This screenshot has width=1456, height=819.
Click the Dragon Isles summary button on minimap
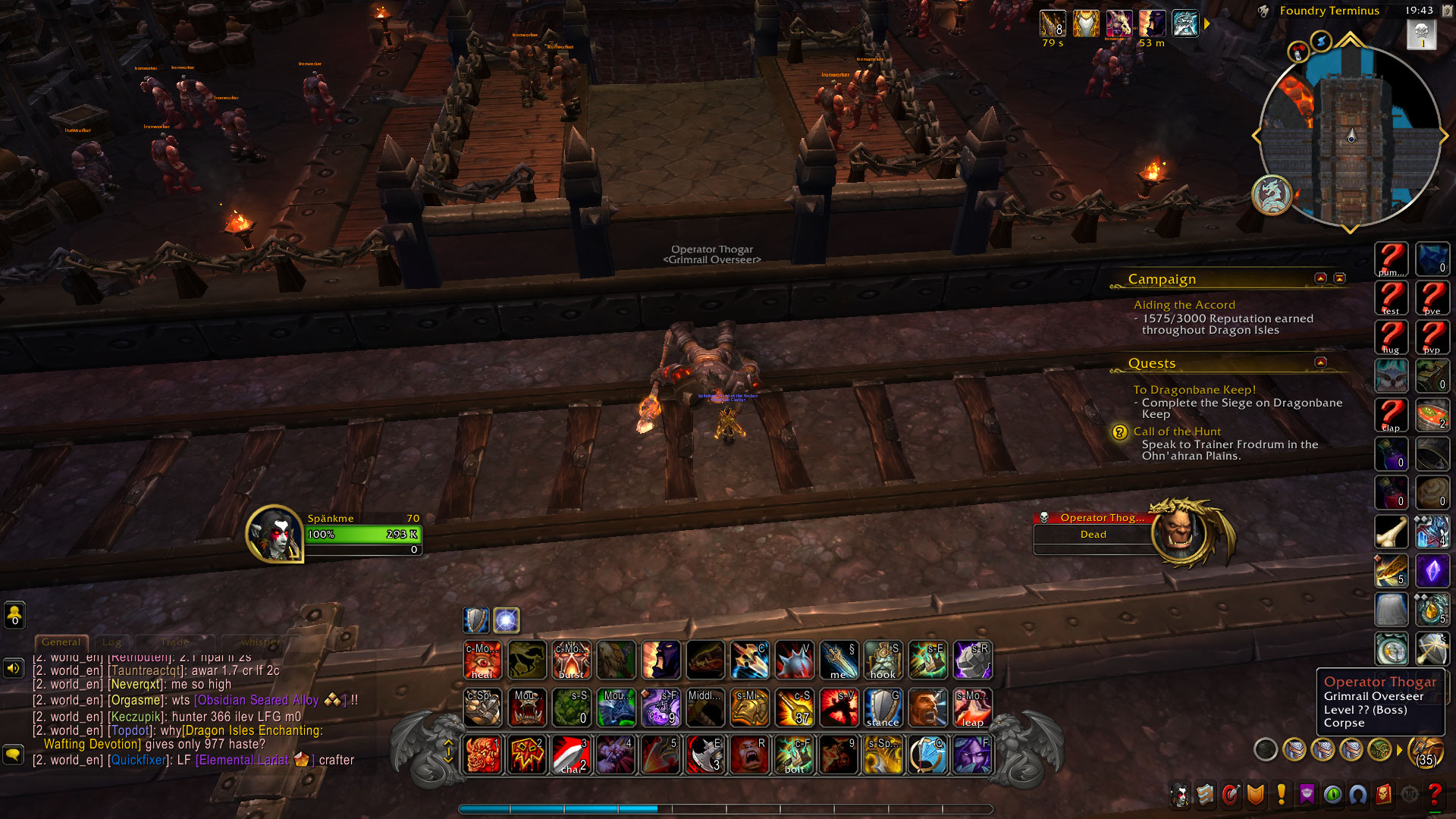click(1271, 195)
